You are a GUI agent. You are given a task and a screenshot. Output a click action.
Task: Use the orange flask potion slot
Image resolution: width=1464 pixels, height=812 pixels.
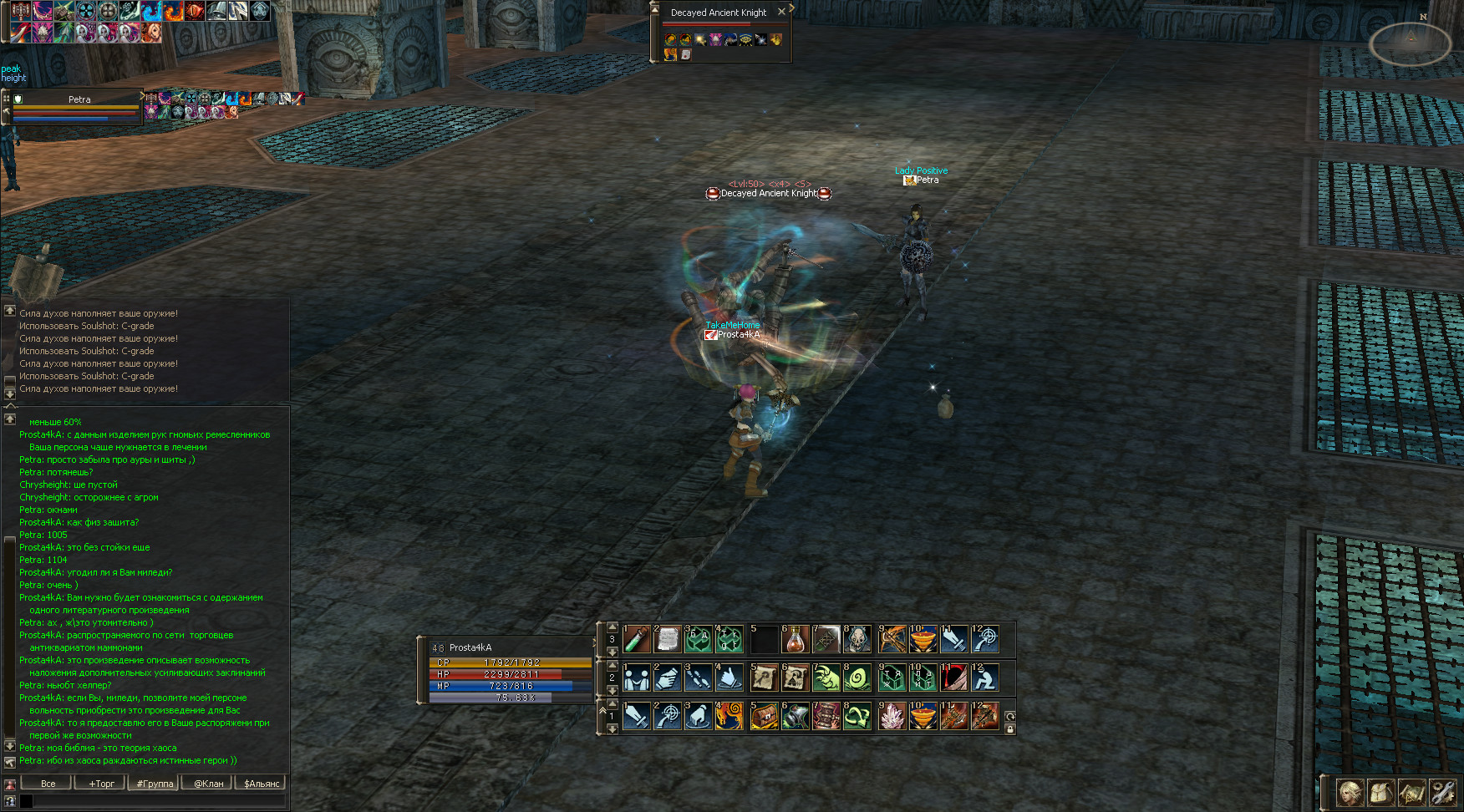click(x=795, y=640)
